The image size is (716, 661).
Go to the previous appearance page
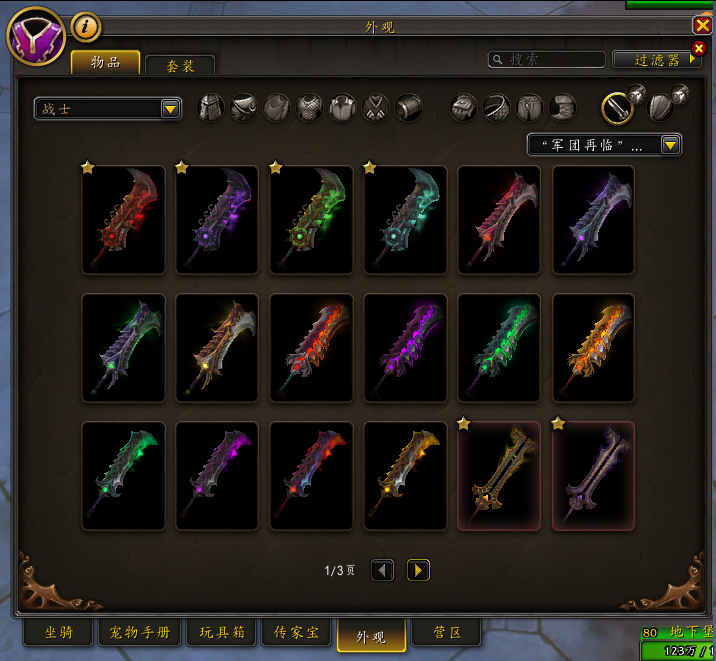tap(382, 570)
